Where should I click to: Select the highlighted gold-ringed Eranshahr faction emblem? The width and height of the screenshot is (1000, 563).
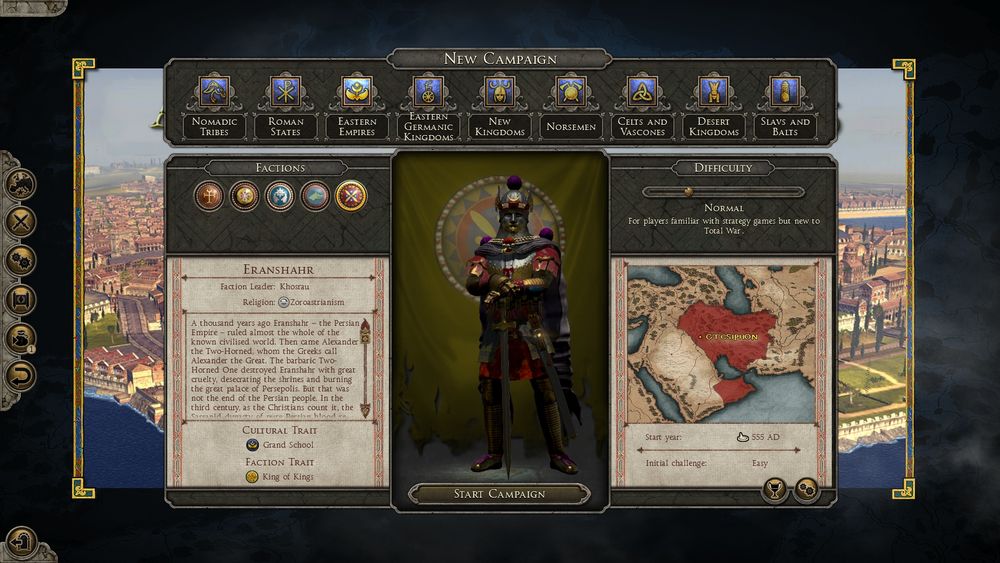(351, 195)
